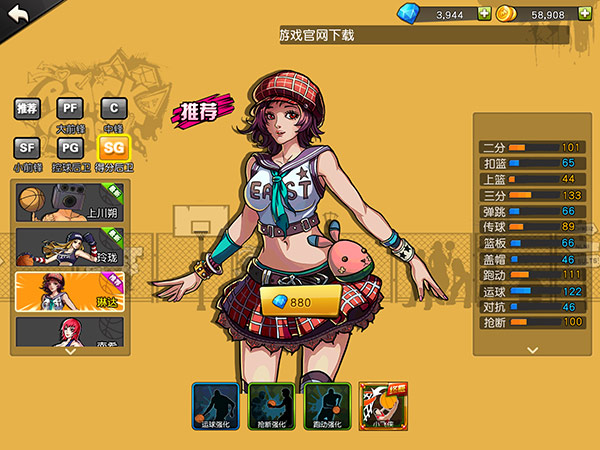The image size is (600, 450).
Task: Choose the C center position tab
Action: (x=113, y=109)
